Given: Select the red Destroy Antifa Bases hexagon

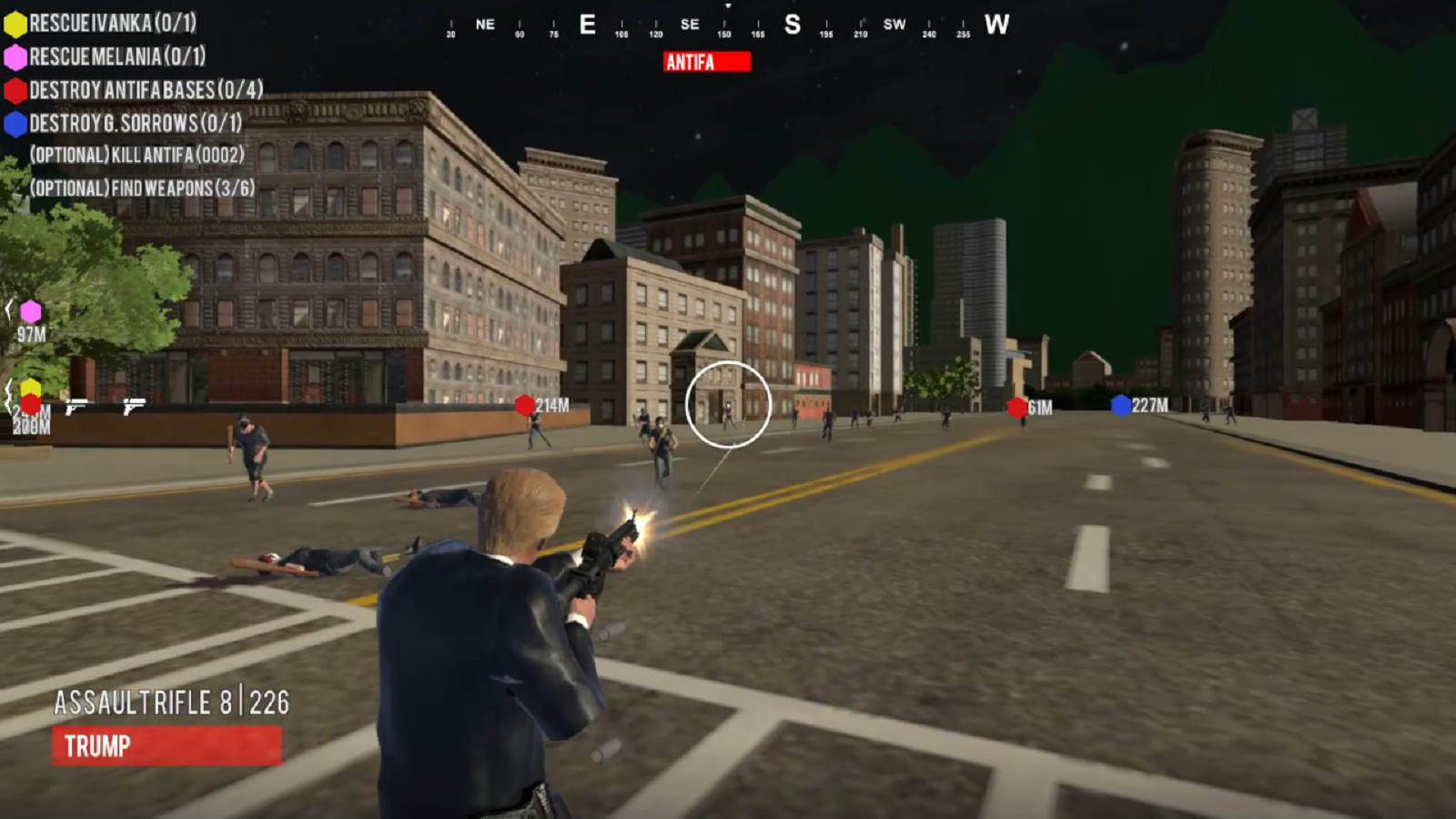Looking at the screenshot, I should 15,89.
